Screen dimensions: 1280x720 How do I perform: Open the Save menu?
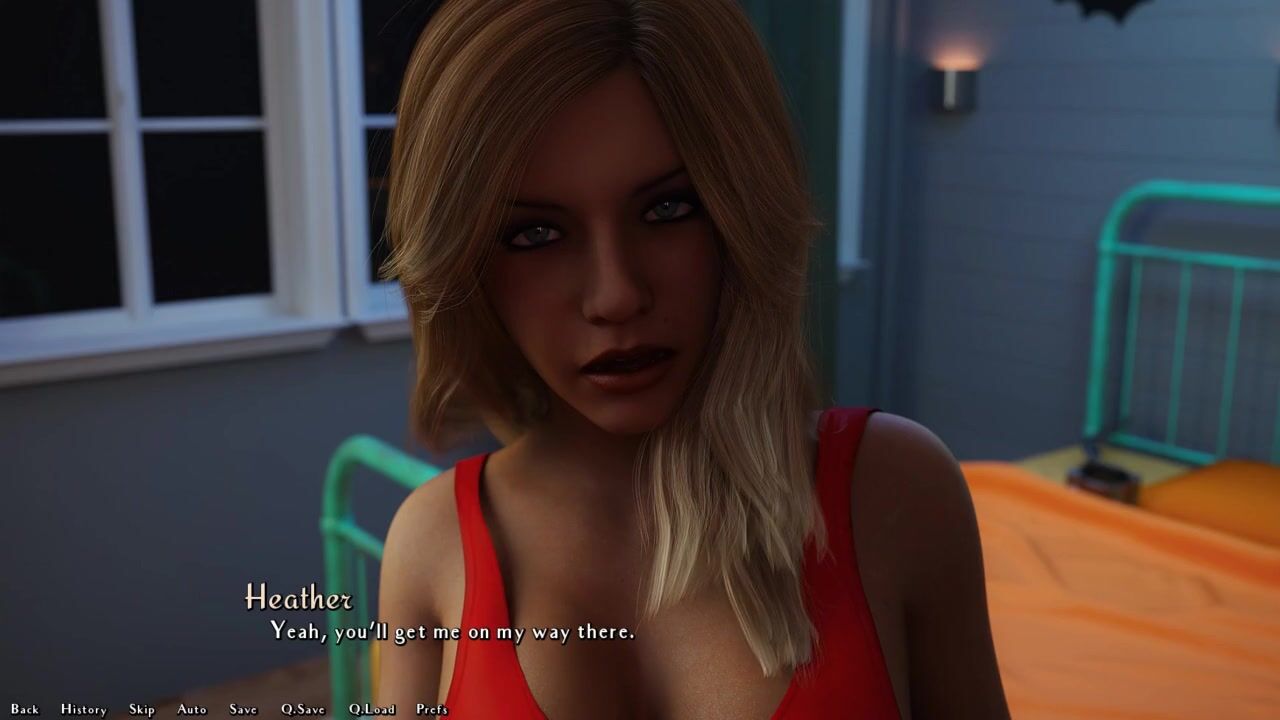pyautogui.click(x=243, y=709)
